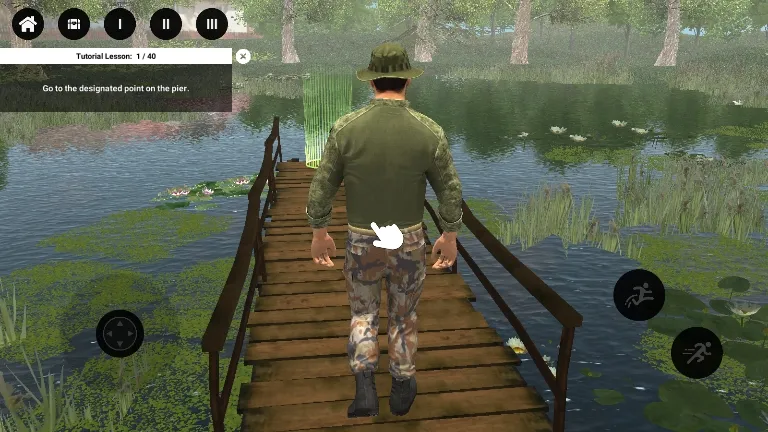The width and height of the screenshot is (768, 432).
Task: Select rod slot III
Action: [x=212, y=23]
